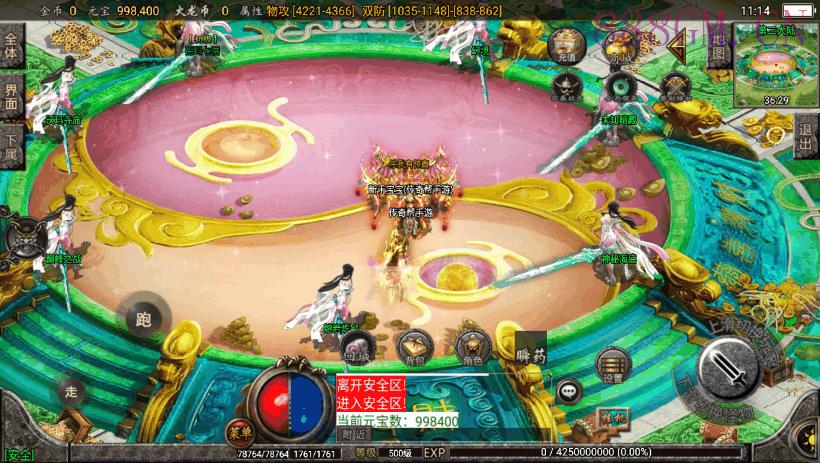Open the chat speech bubble button
The image size is (820, 463).
tap(570, 391)
